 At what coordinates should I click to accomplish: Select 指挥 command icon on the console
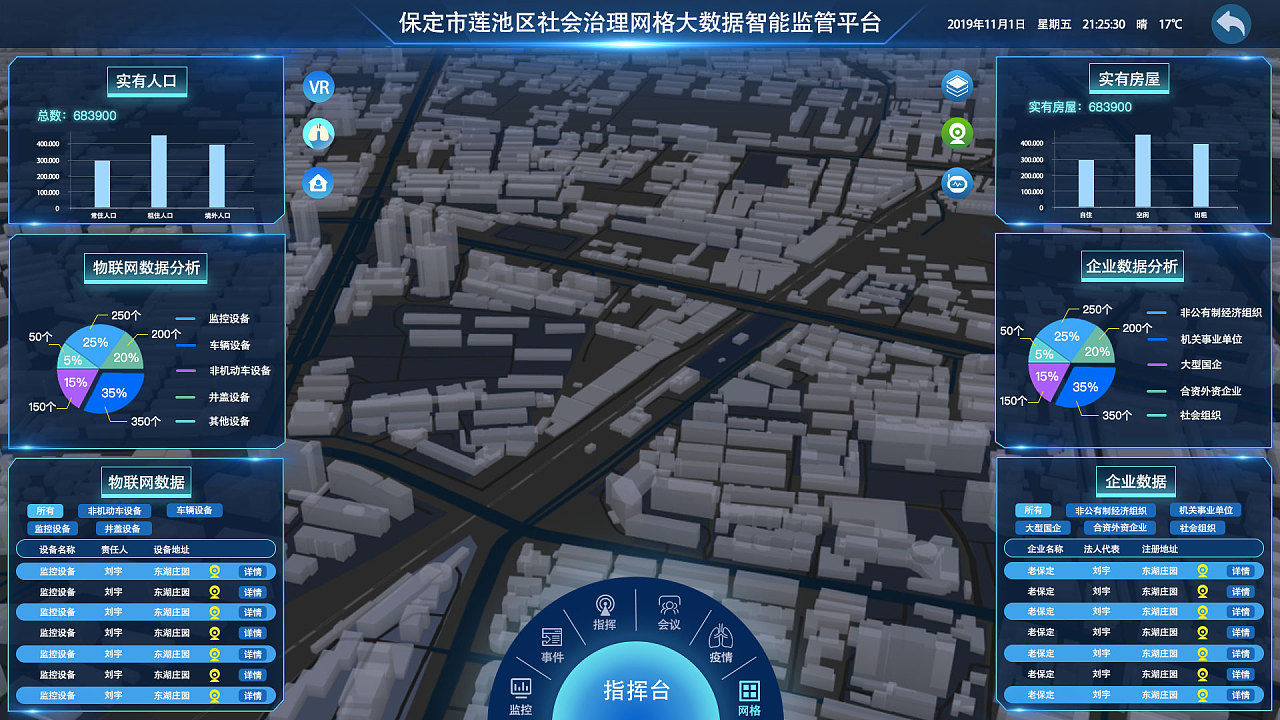[603, 605]
